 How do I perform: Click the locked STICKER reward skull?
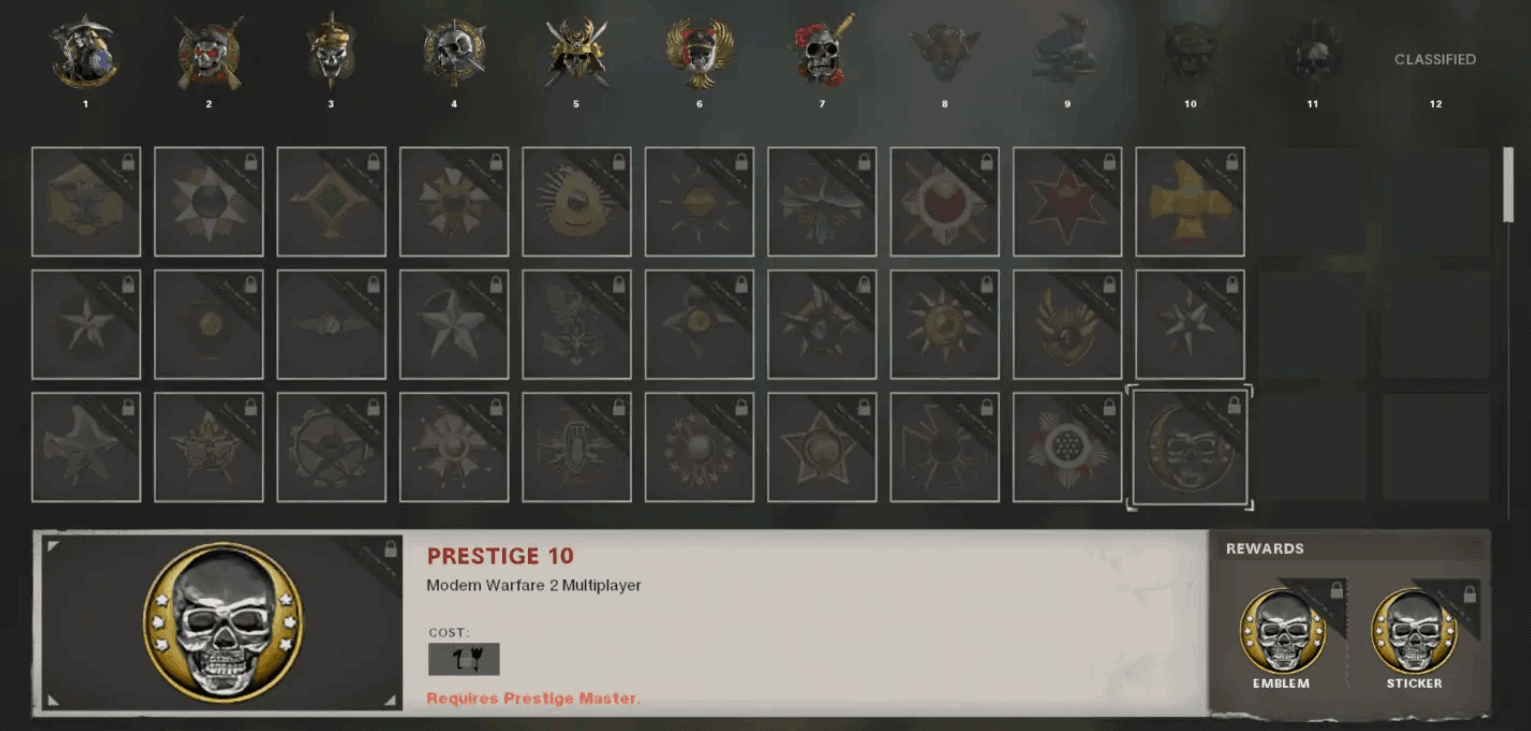(x=1415, y=630)
